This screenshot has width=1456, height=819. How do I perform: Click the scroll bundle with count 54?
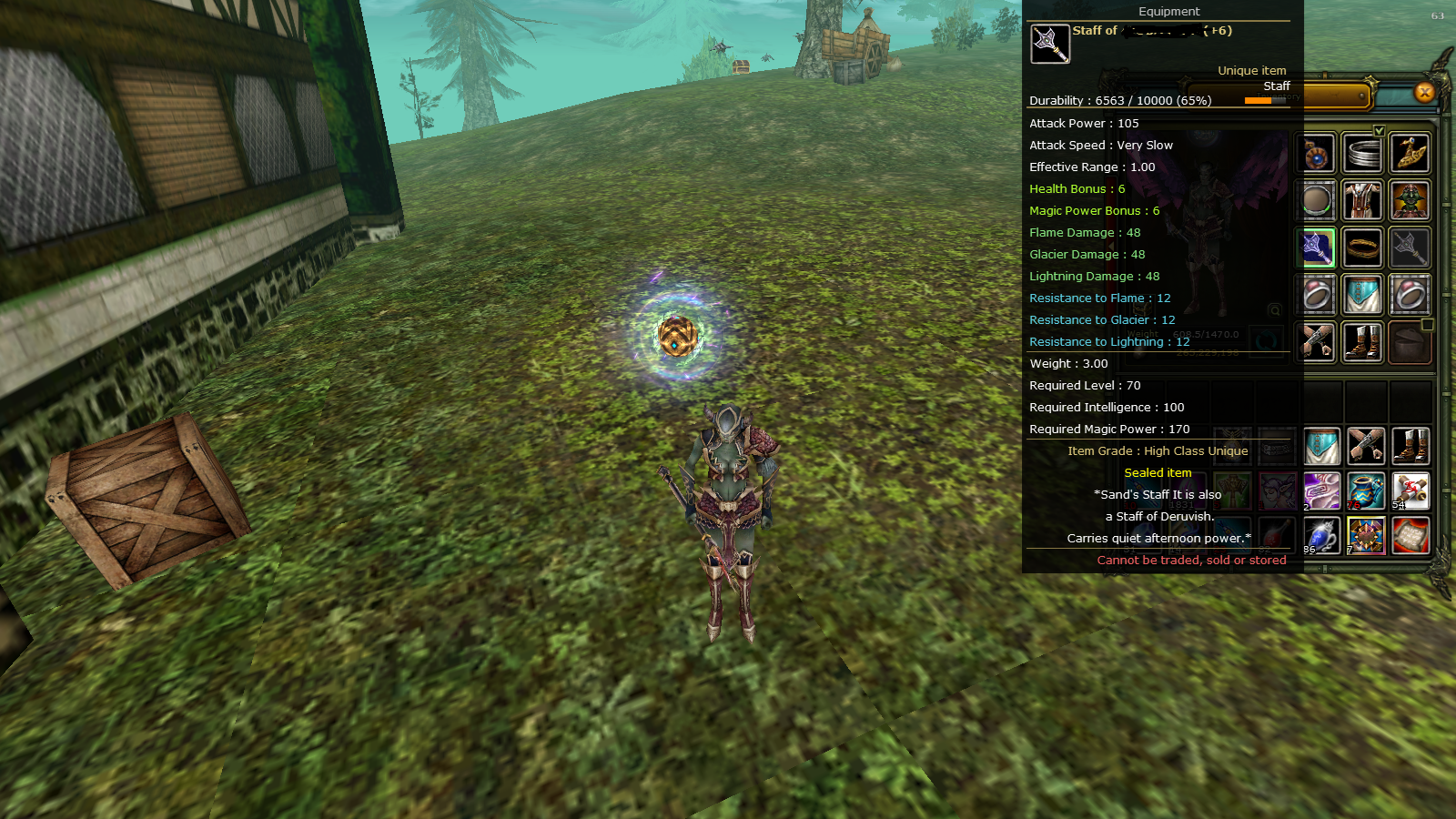[x=1410, y=490]
